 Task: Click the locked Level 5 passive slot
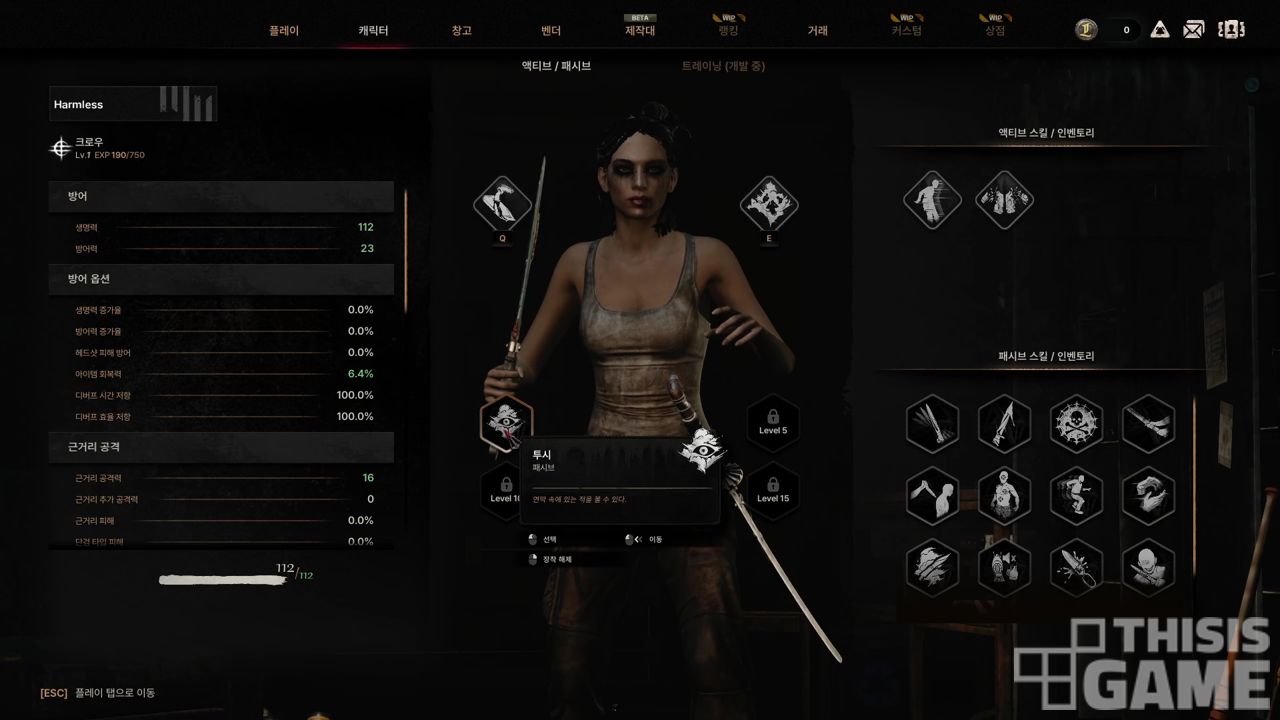[773, 423]
